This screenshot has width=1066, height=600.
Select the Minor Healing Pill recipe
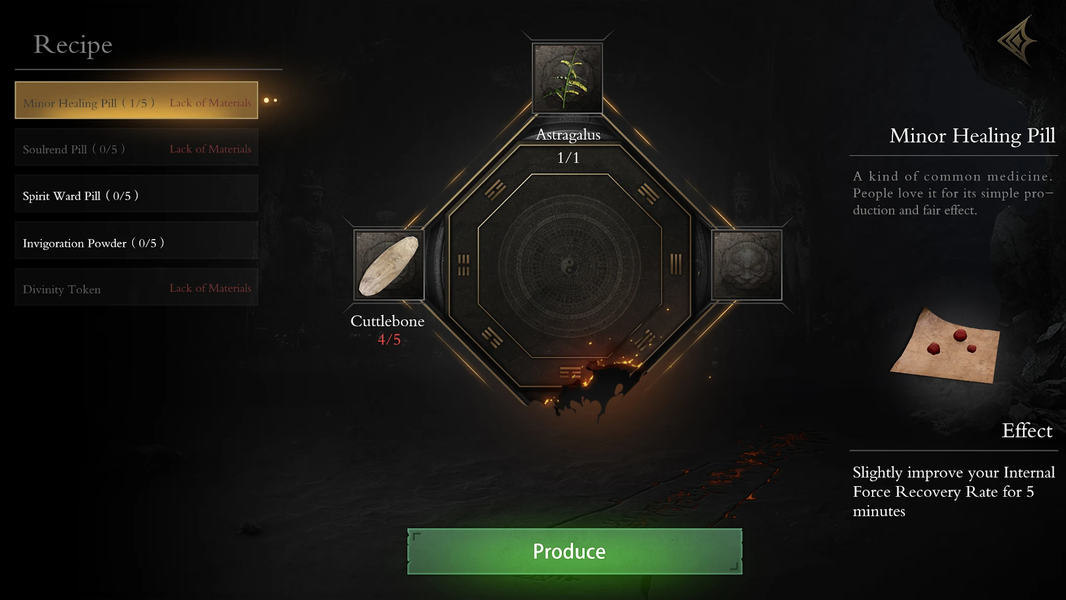(136, 101)
